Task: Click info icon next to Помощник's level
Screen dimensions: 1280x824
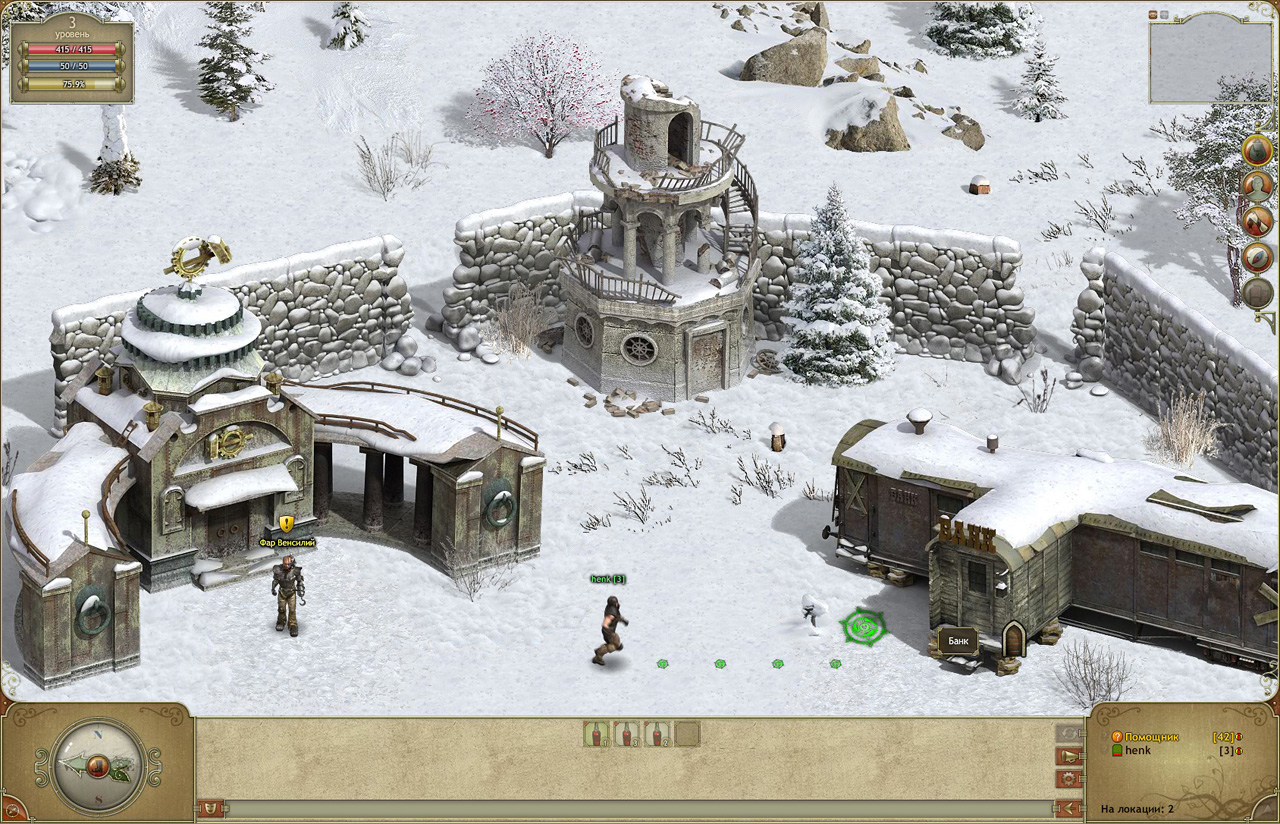Action: tap(1239, 737)
